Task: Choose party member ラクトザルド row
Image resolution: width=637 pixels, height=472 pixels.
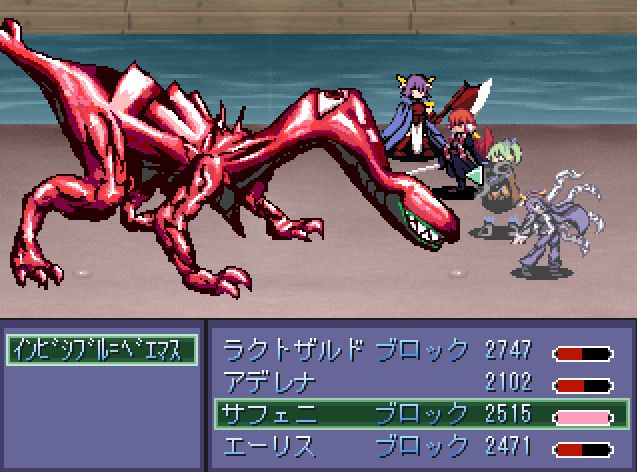Action: click(x=417, y=351)
